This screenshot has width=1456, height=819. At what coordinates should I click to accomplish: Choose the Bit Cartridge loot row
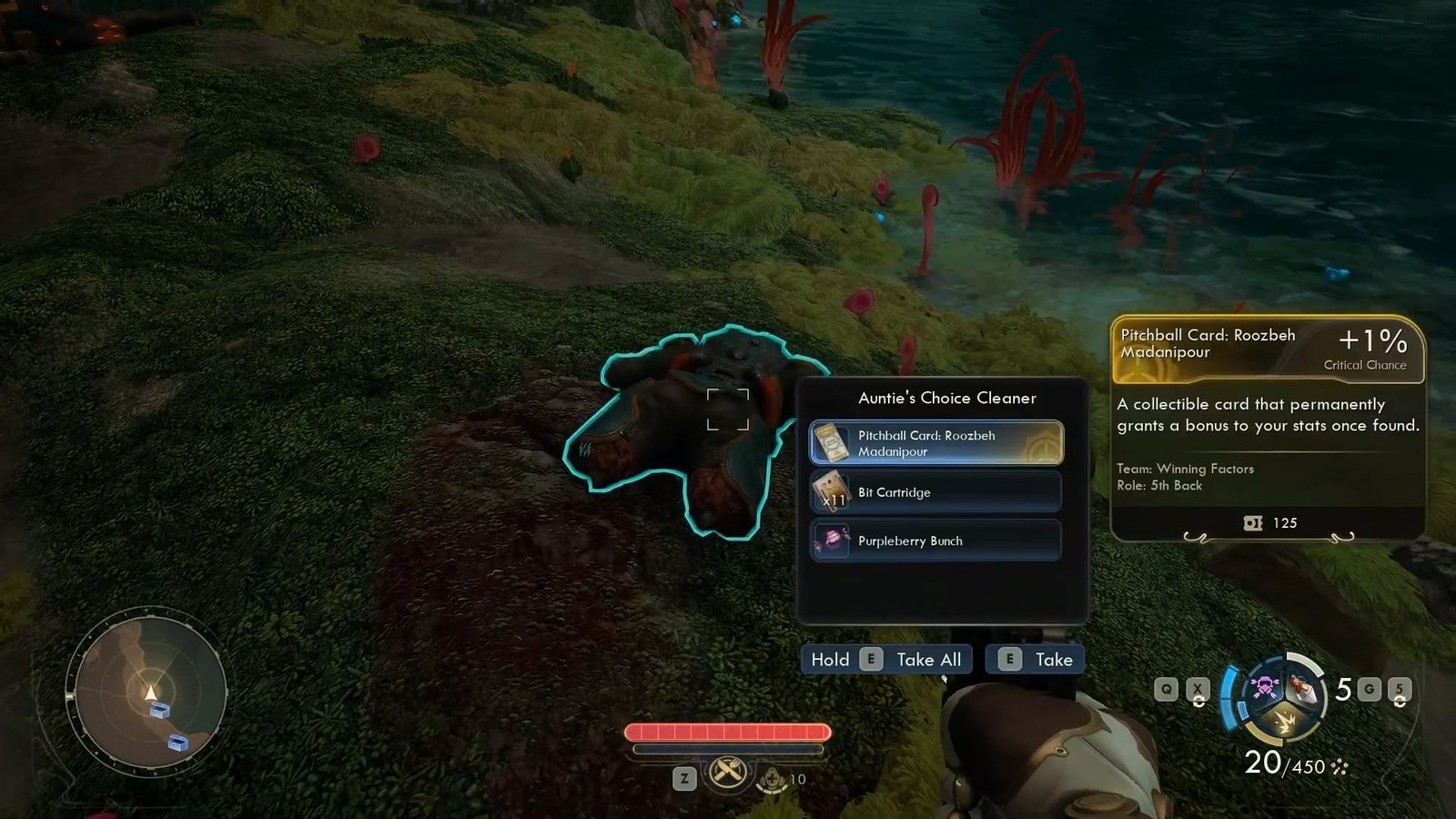pos(935,492)
